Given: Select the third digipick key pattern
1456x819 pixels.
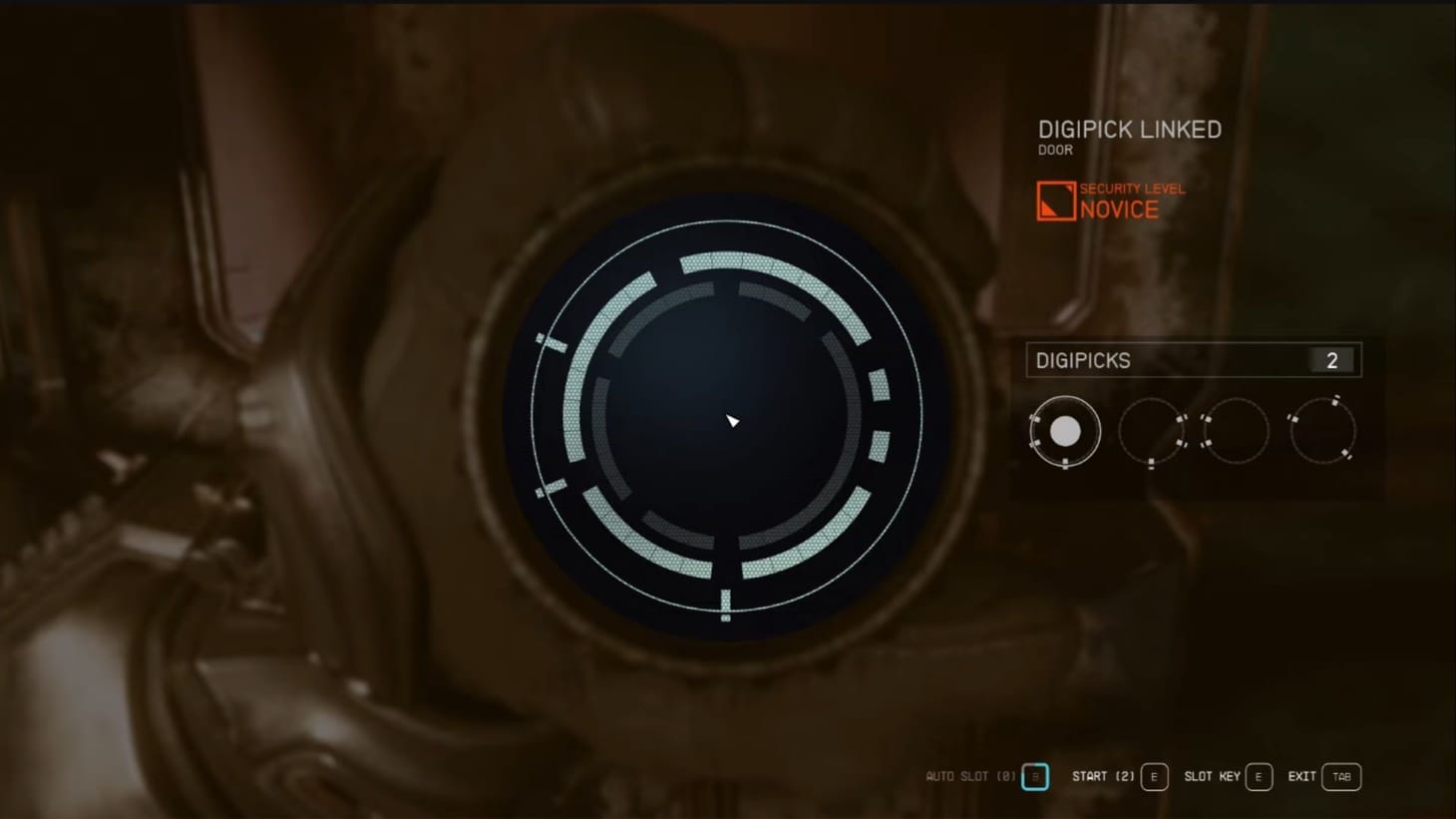Looking at the screenshot, I should [1237, 430].
